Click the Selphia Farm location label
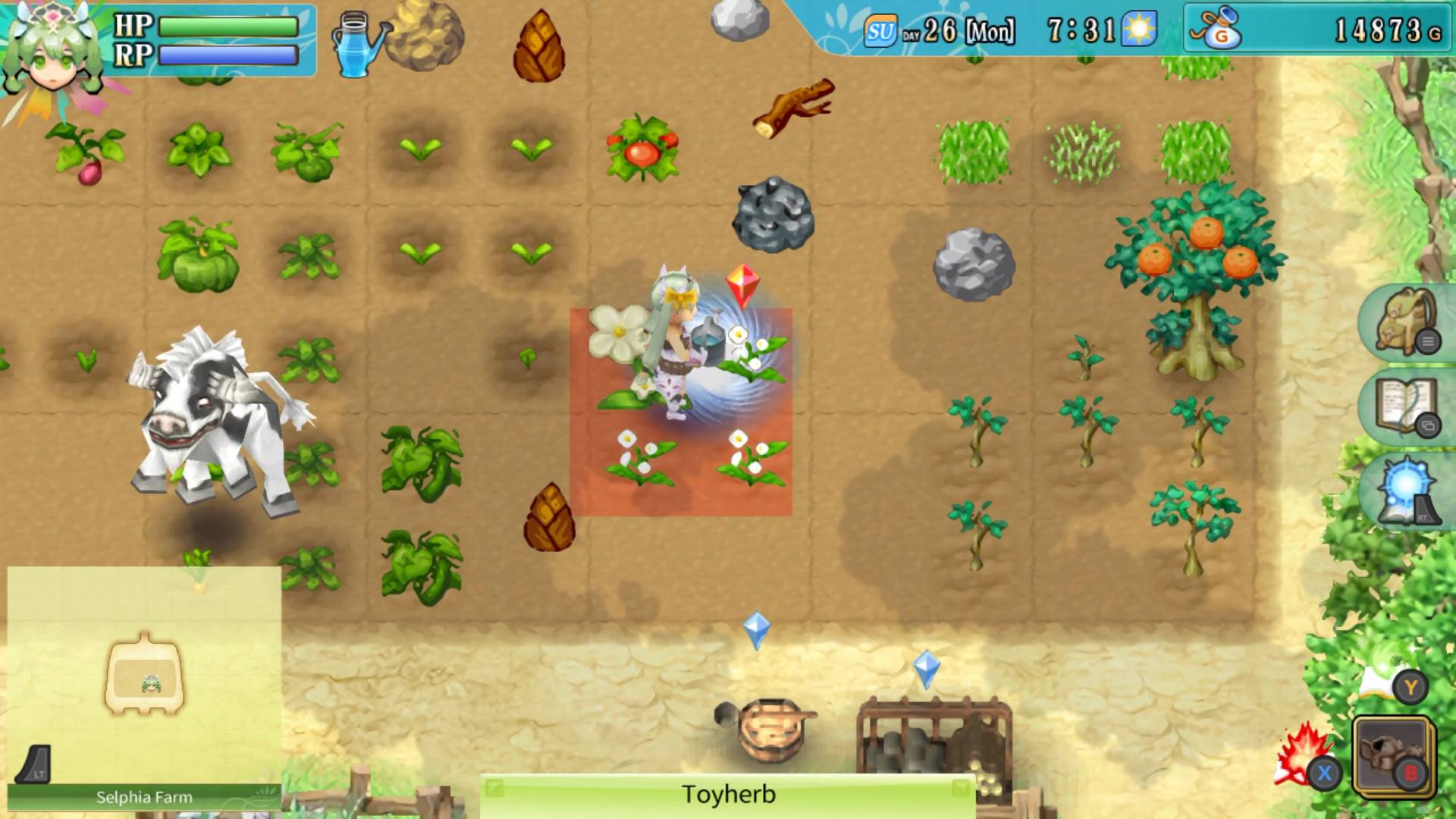Screen dimensions: 1456x819 [x=143, y=796]
